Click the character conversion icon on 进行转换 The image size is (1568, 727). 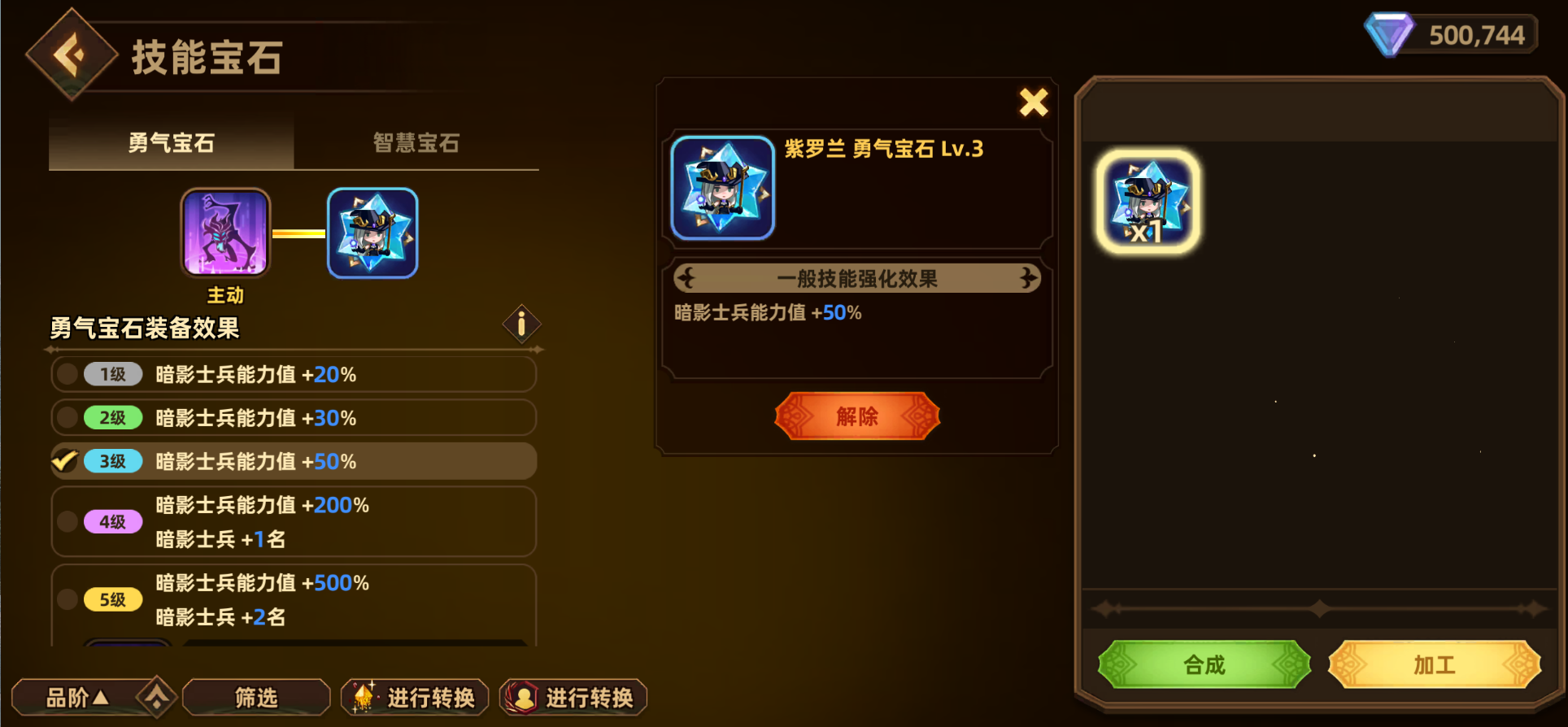[x=525, y=697]
